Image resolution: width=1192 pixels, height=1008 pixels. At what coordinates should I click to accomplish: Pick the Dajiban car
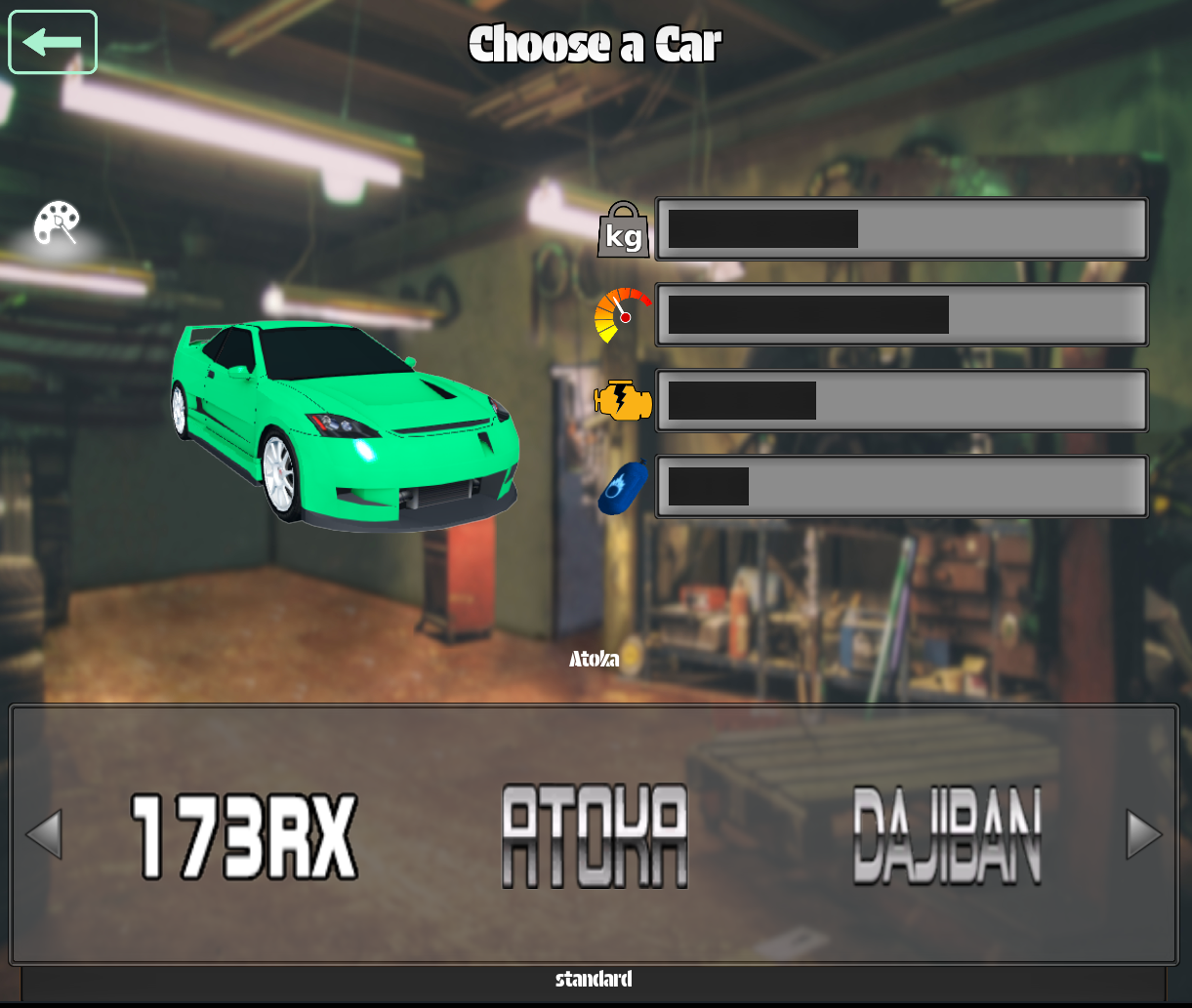pyautogui.click(x=947, y=836)
